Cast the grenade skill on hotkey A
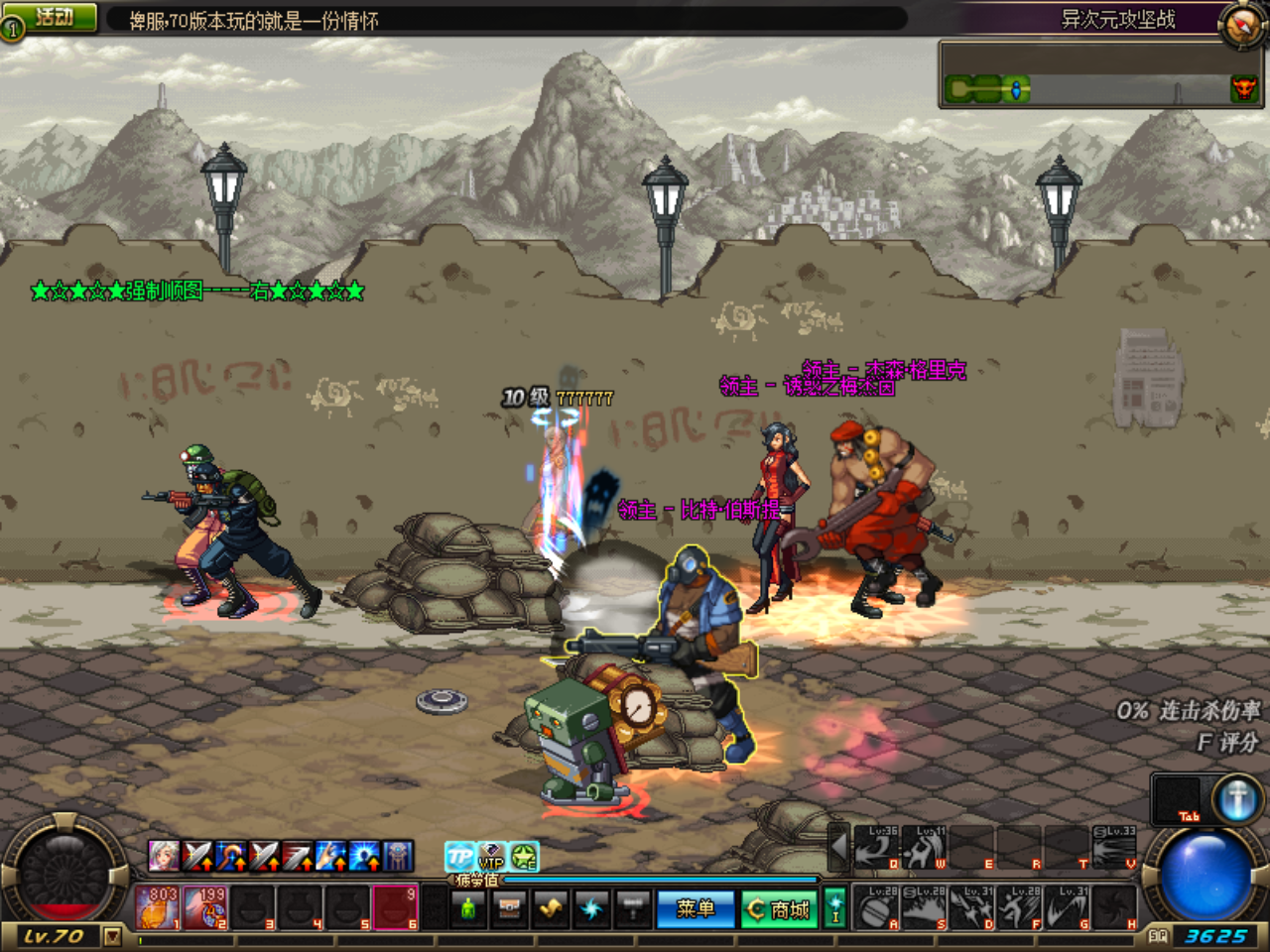This screenshot has height=952, width=1270. tap(876, 907)
